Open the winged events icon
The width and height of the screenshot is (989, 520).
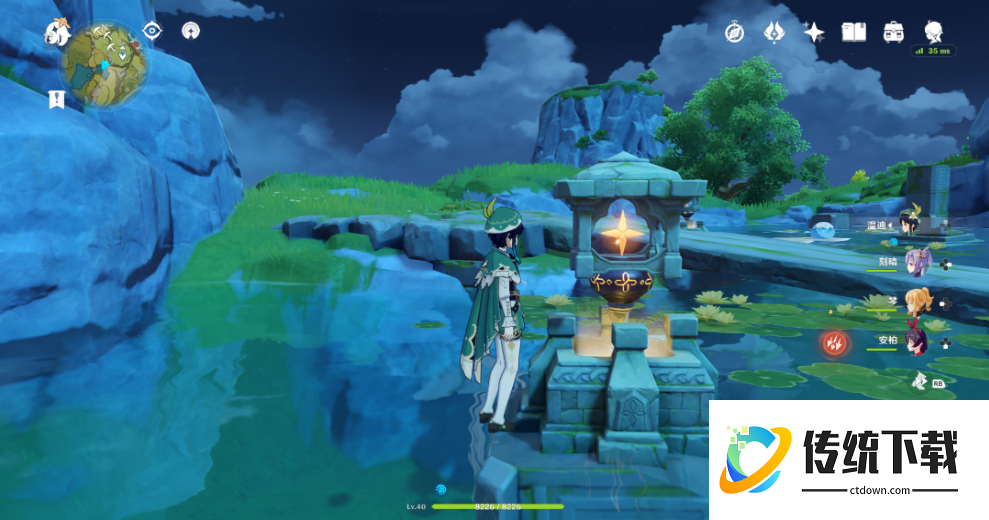pos(774,32)
